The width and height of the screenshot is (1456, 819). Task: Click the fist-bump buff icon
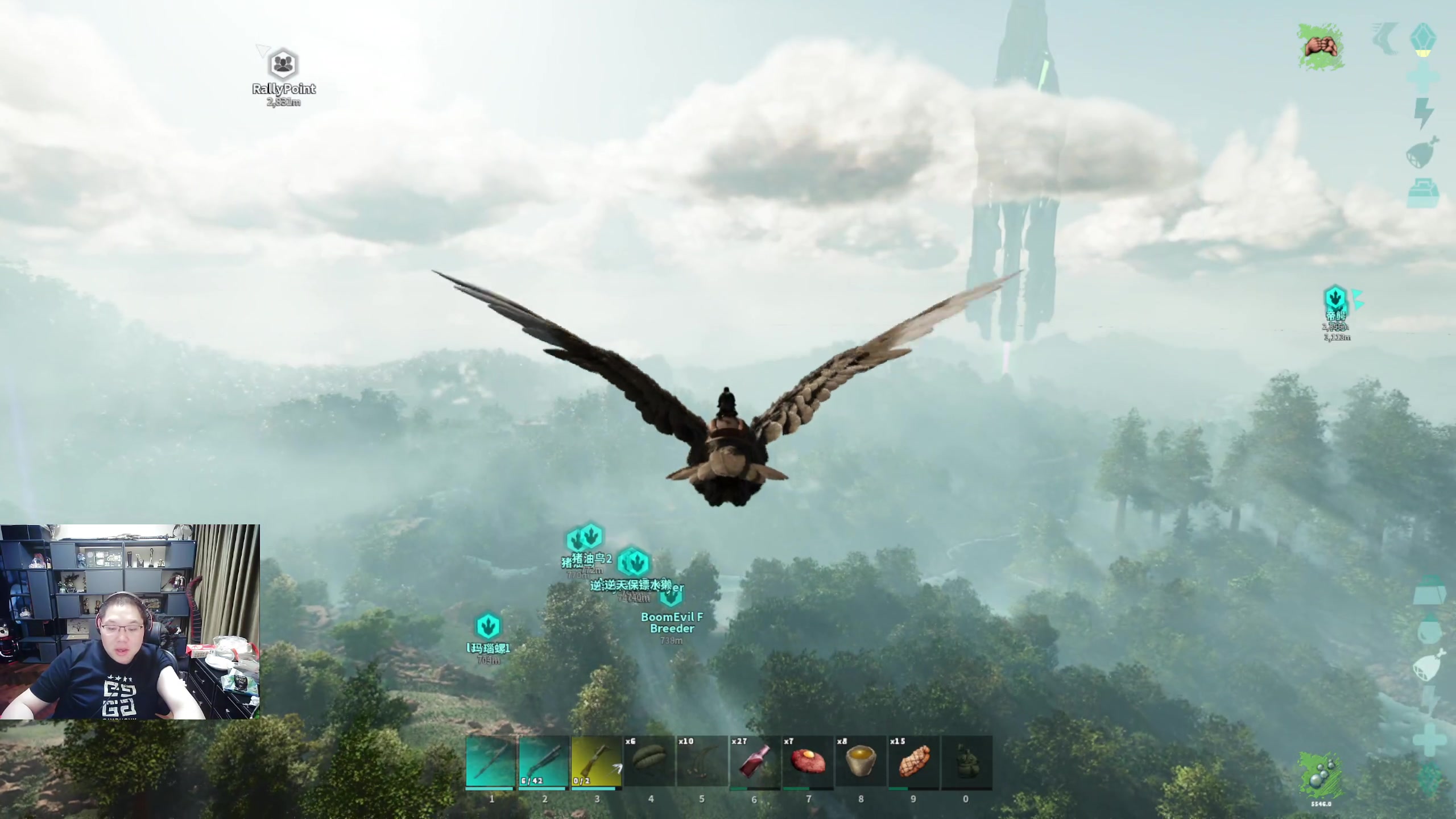[1321, 47]
